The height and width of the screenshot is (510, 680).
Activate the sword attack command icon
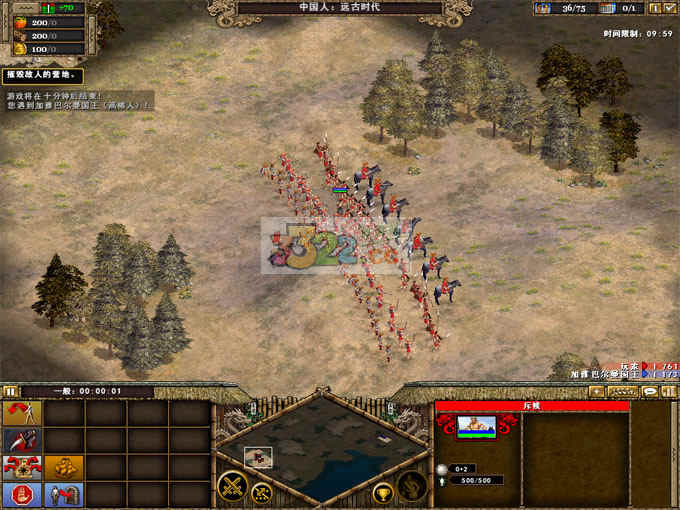point(22,440)
